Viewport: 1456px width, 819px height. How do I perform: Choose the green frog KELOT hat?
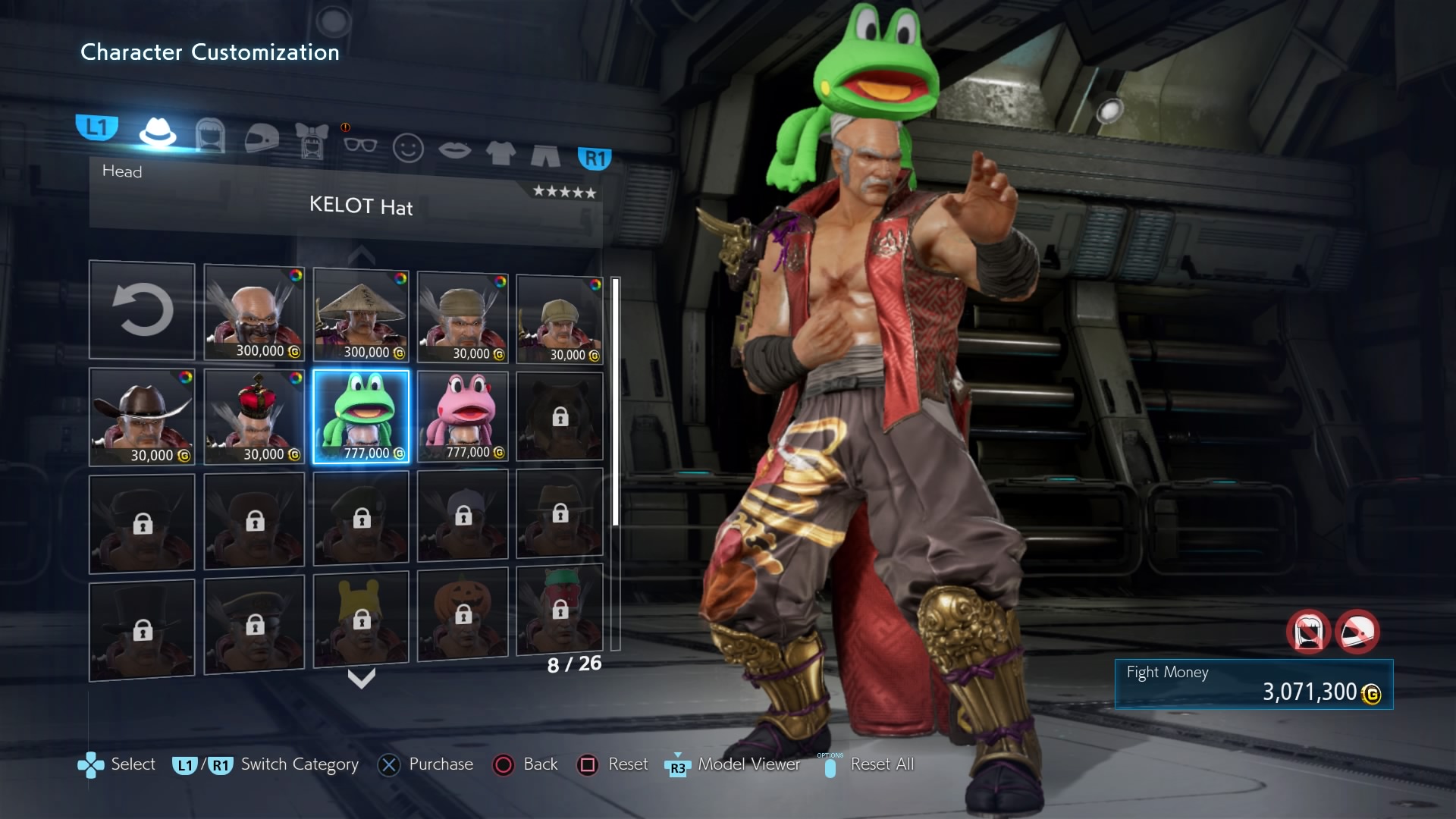coord(361,416)
